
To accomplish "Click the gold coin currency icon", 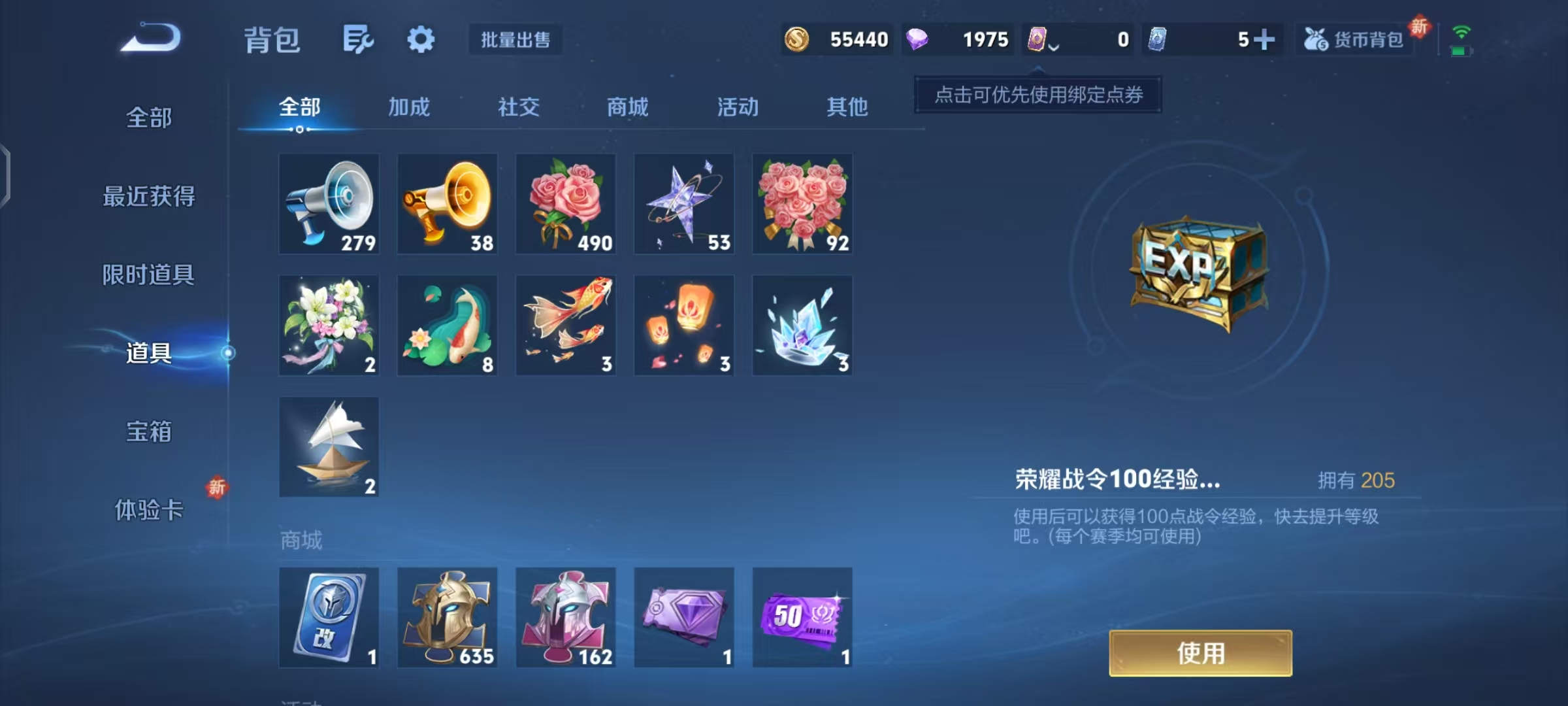I will [796, 39].
